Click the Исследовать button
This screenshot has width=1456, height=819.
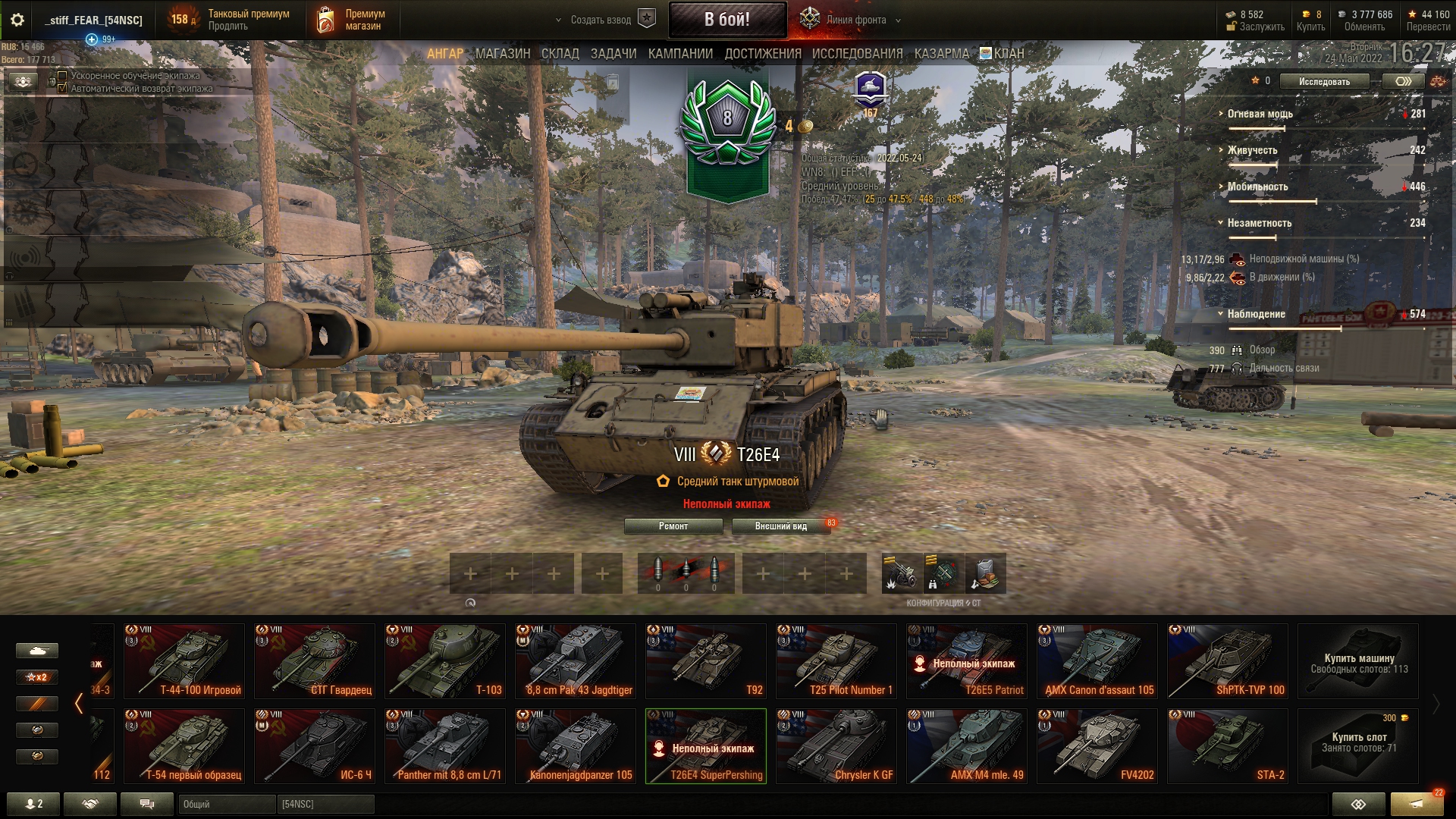(x=1324, y=82)
